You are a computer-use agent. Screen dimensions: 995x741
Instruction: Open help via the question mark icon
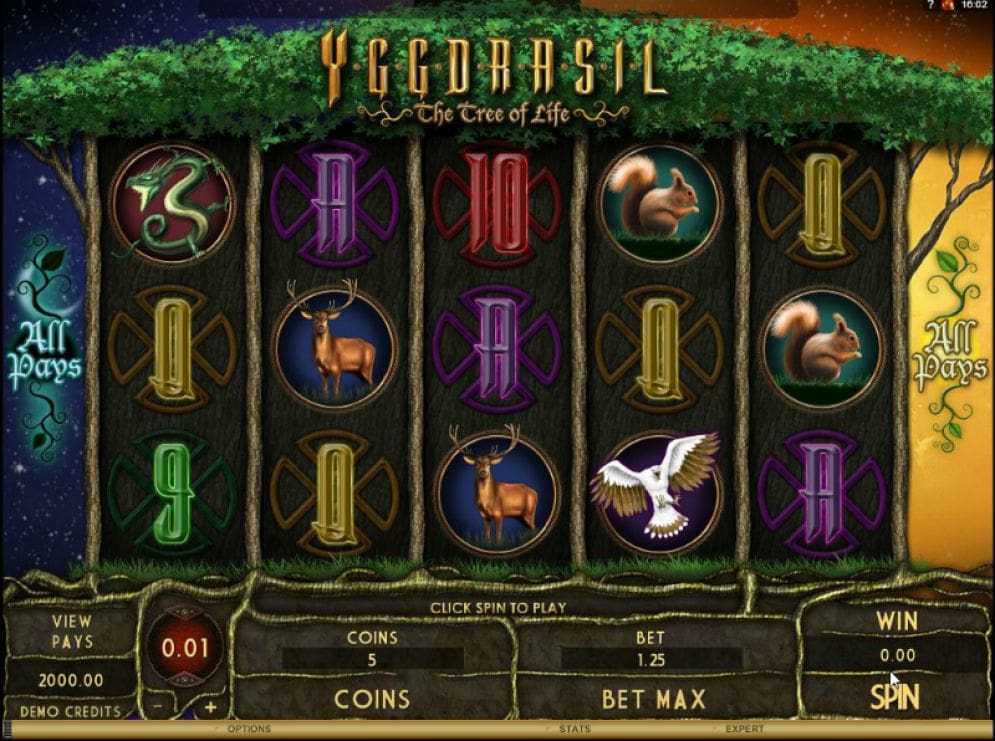[x=933, y=6]
